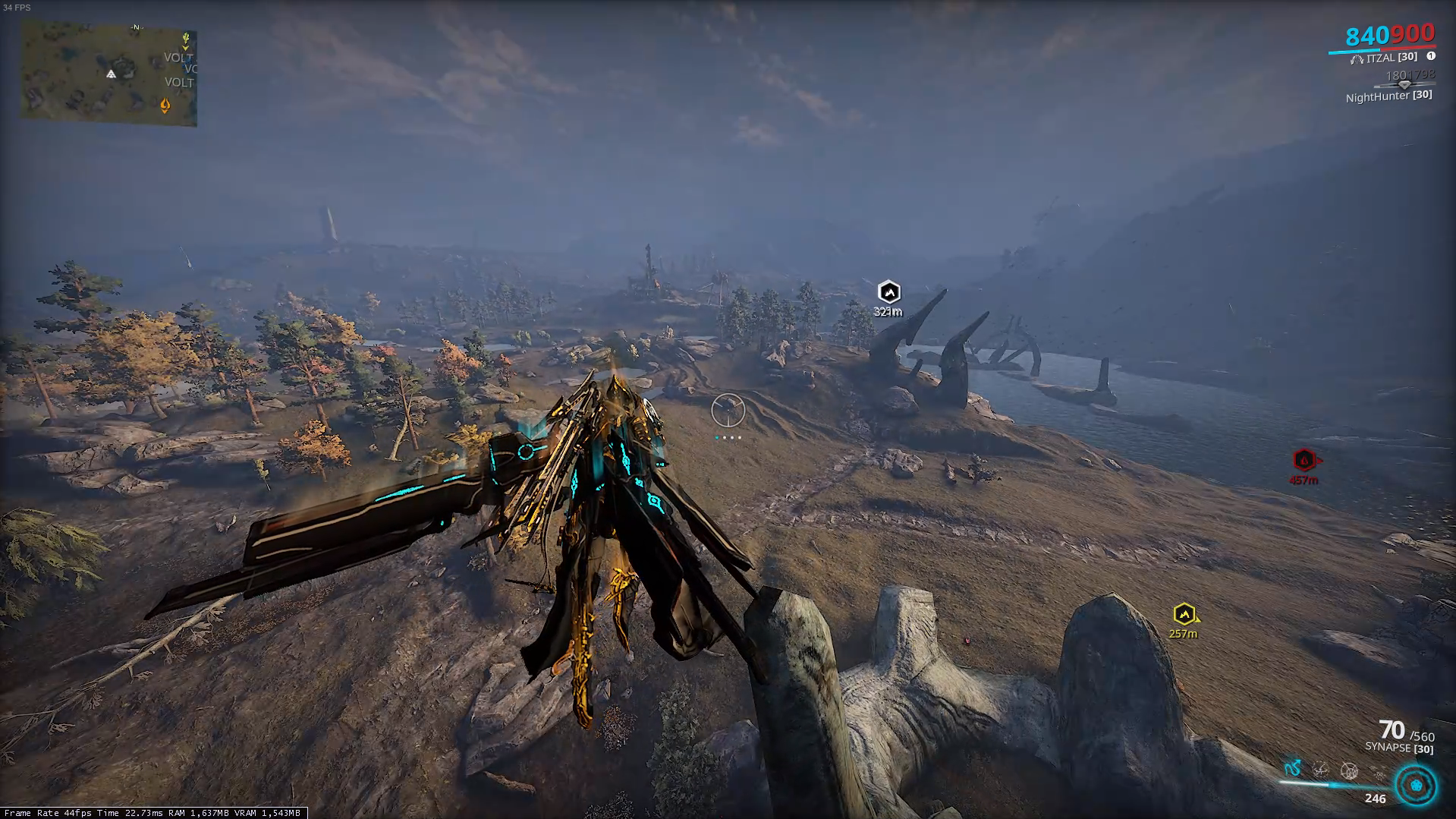Select the orange flame marker on minimap
The height and width of the screenshot is (819, 1456).
click(x=165, y=106)
